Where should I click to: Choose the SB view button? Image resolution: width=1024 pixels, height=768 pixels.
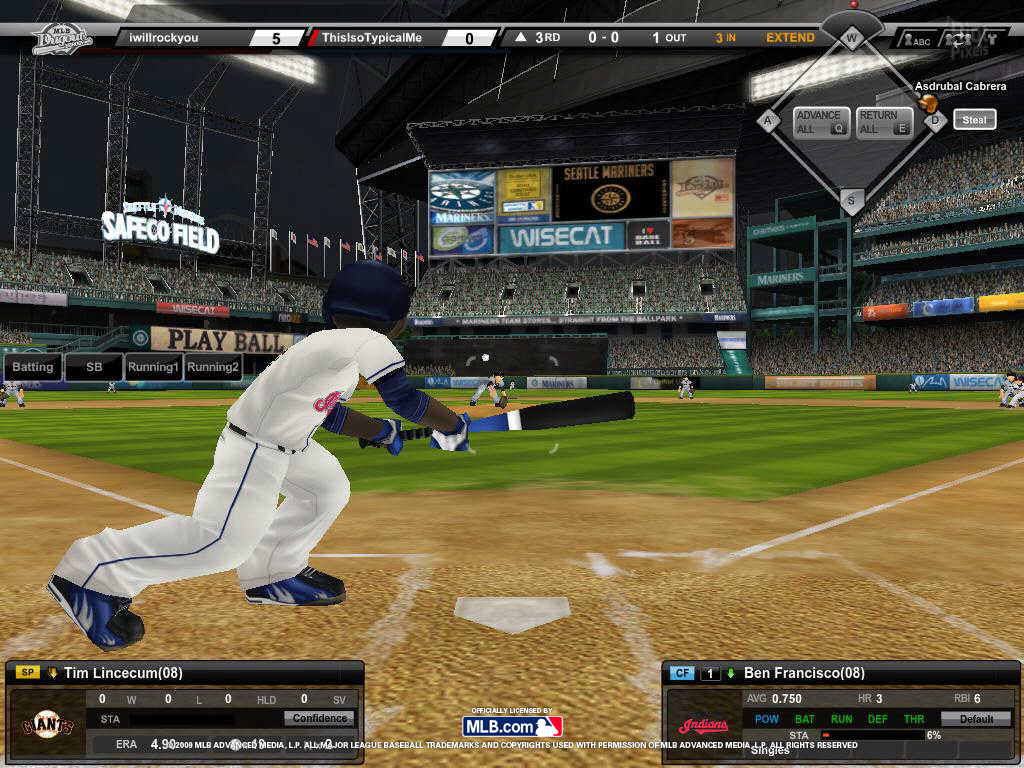point(94,367)
